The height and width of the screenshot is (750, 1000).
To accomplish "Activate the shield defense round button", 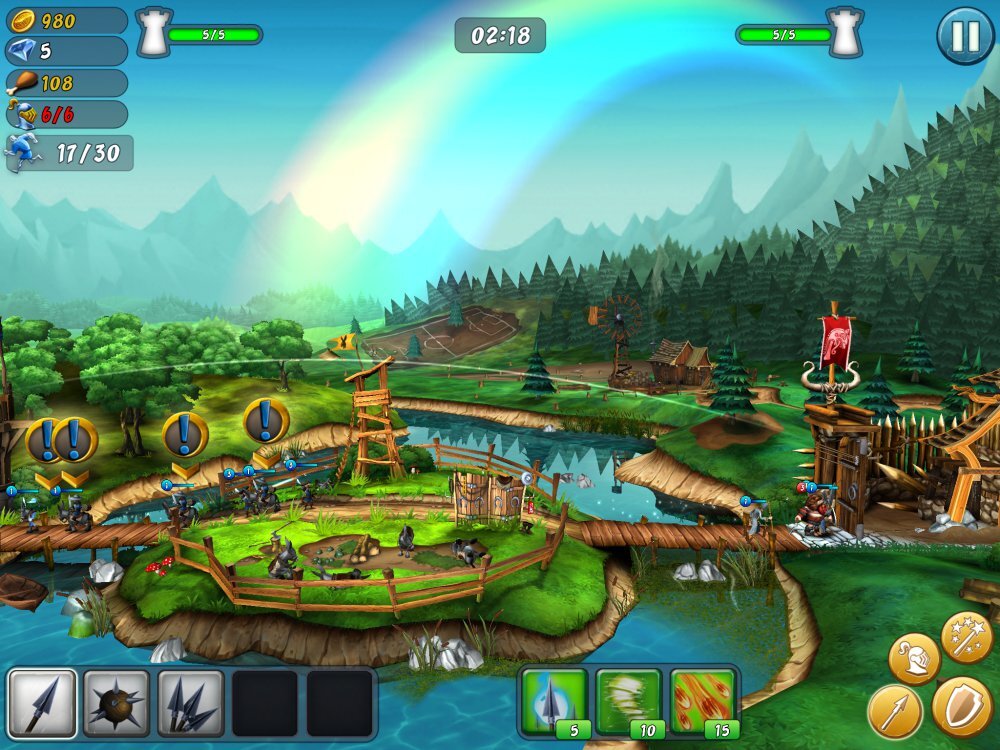I will tap(962, 706).
